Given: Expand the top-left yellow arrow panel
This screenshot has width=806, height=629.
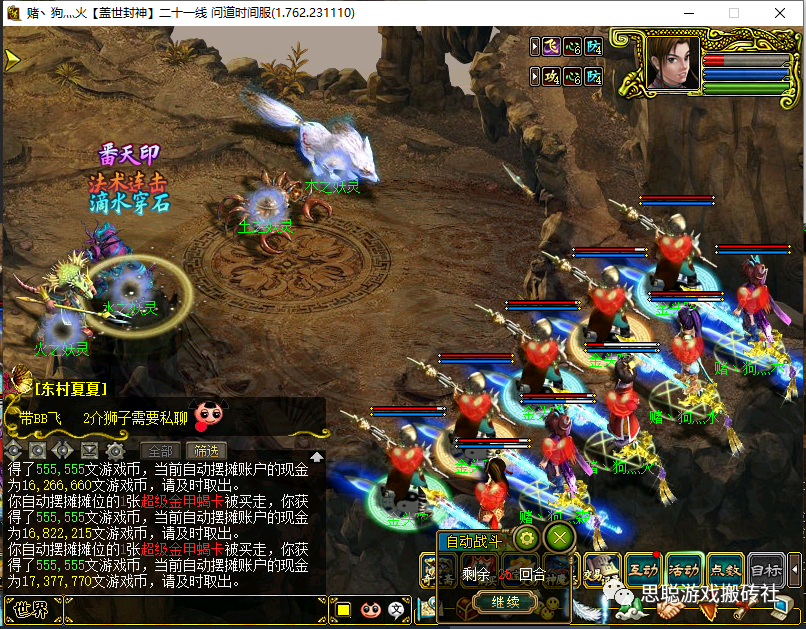Looking at the screenshot, I should 12,59.
